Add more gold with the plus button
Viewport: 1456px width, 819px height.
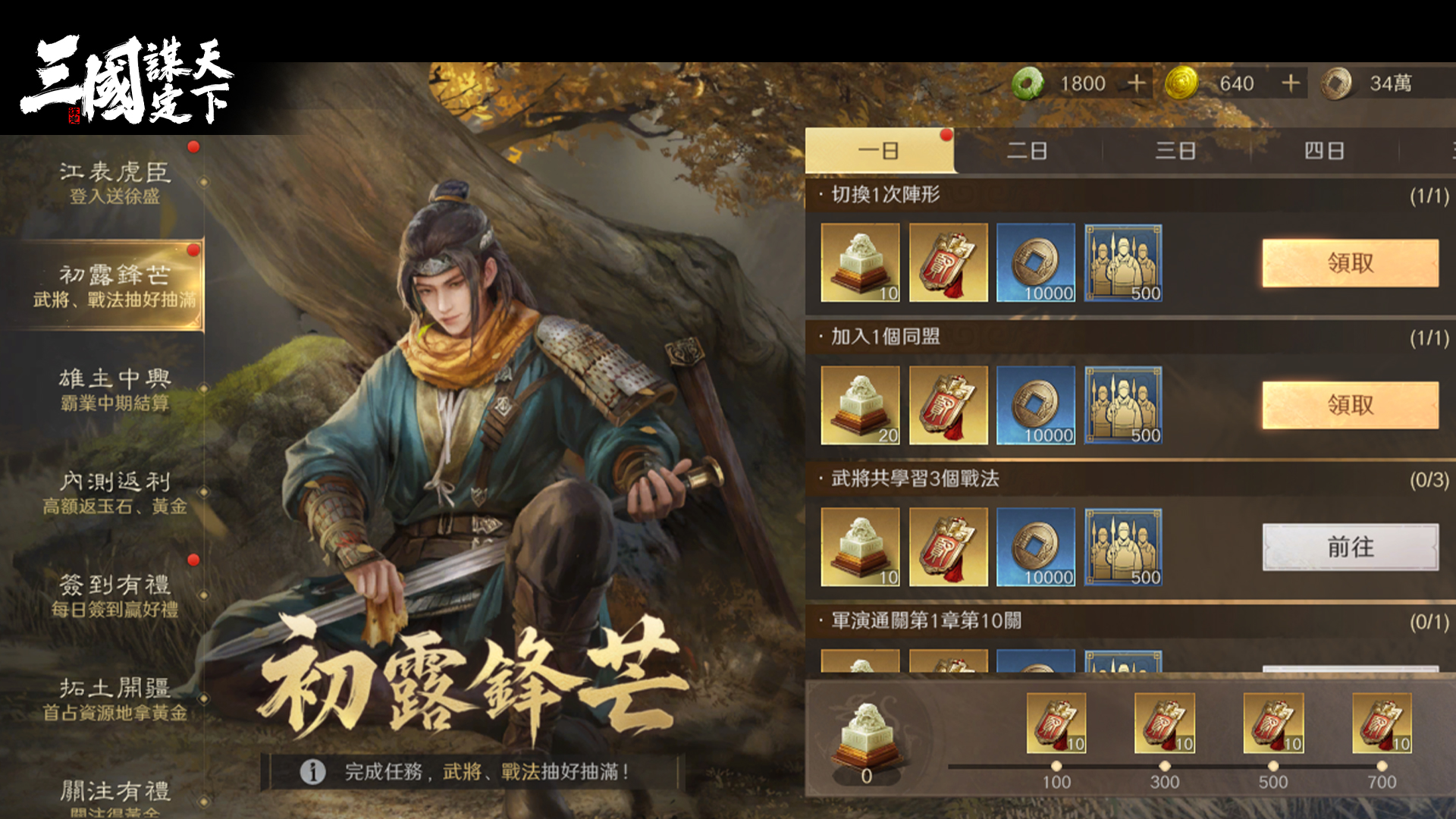tap(1291, 83)
